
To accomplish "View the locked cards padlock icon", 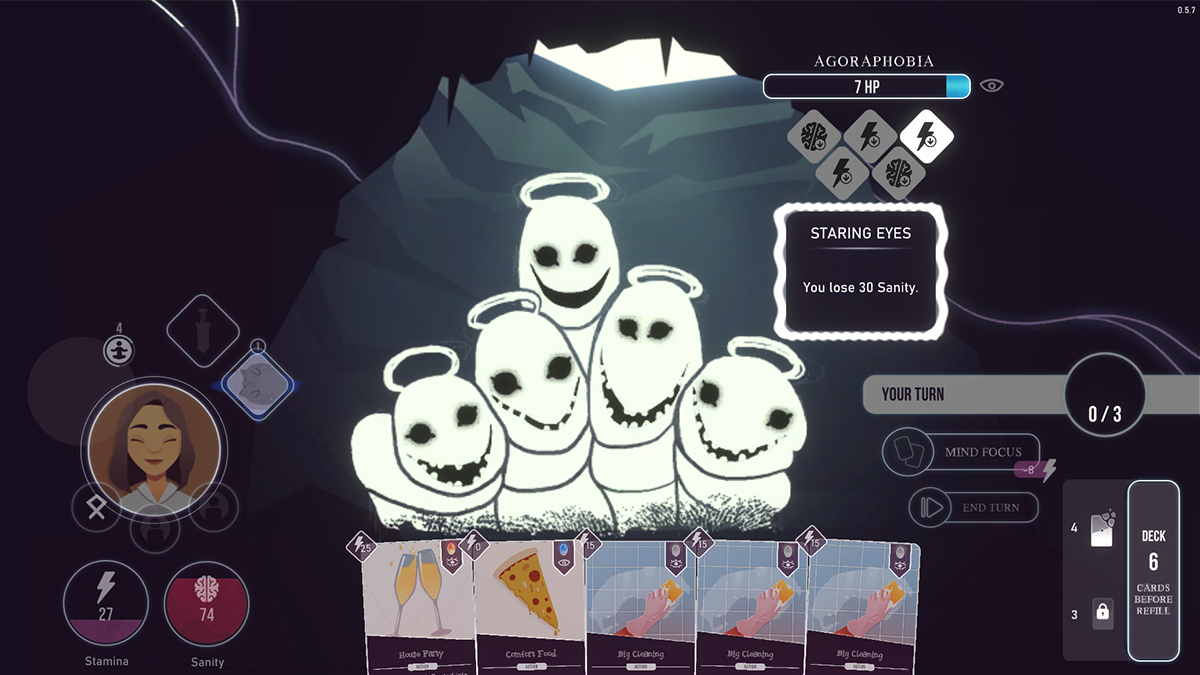I will tap(1102, 613).
